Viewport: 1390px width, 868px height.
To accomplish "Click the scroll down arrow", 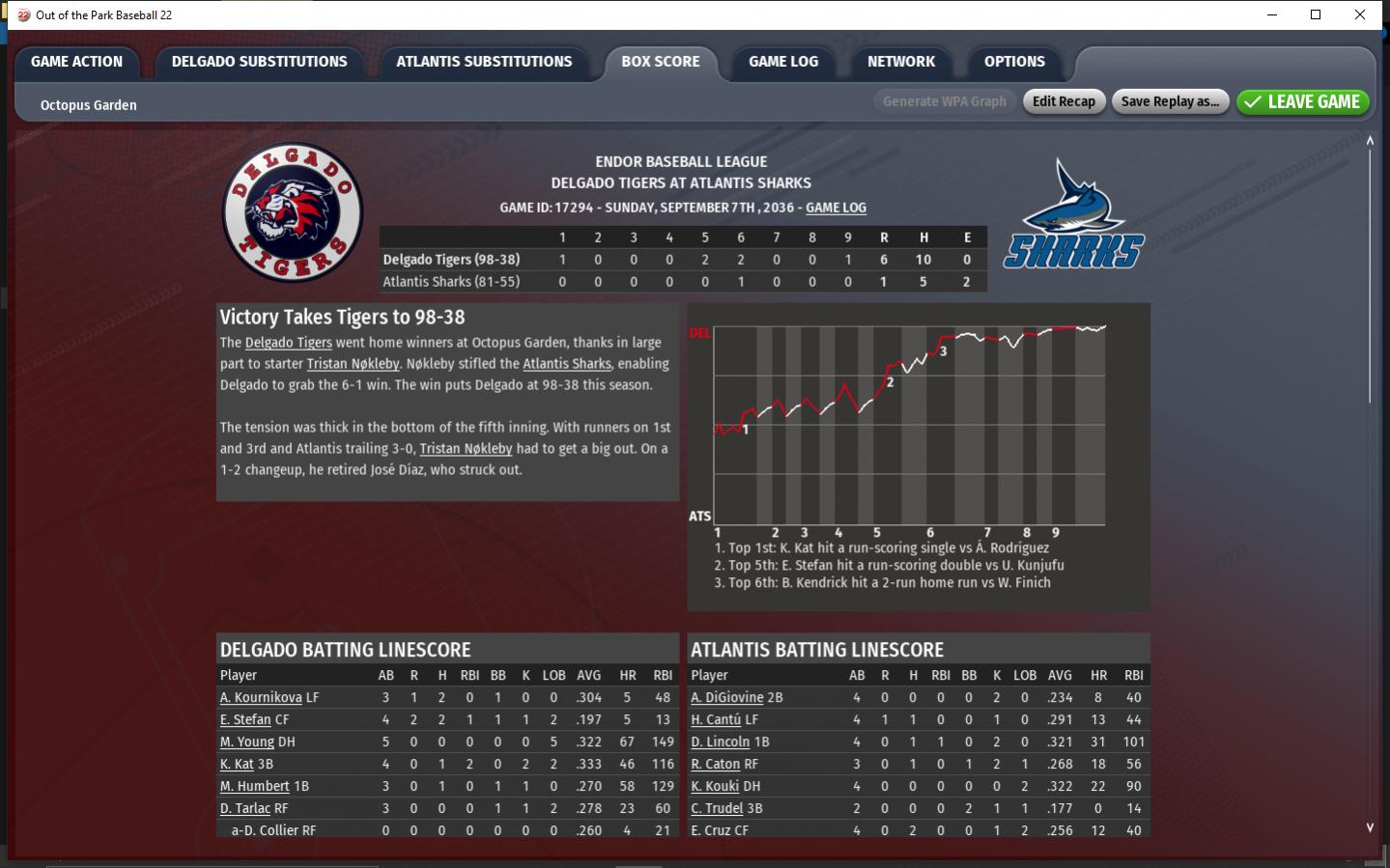I will 1370,827.
